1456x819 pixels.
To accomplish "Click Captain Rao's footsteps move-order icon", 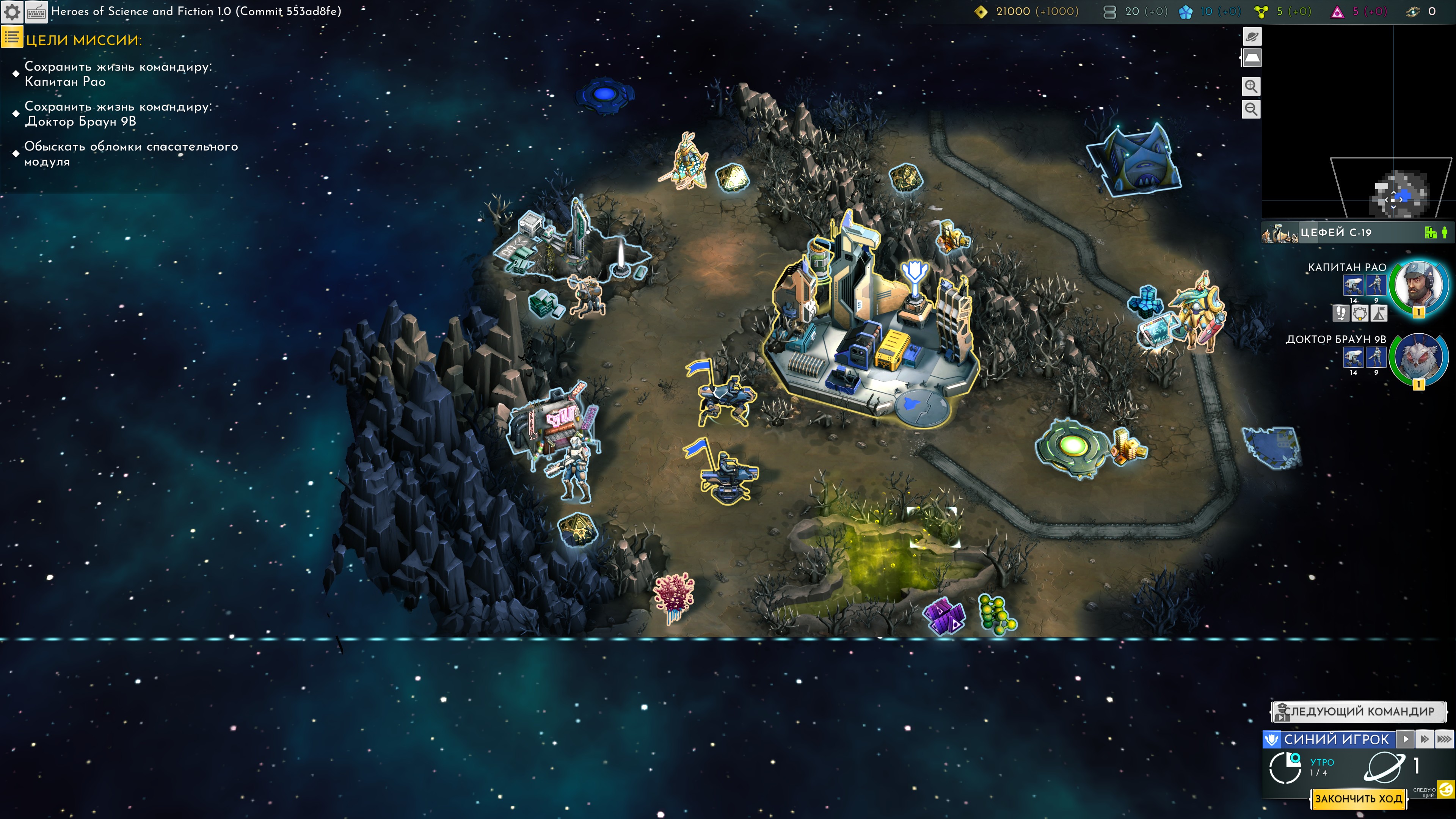I will pos(1340,312).
